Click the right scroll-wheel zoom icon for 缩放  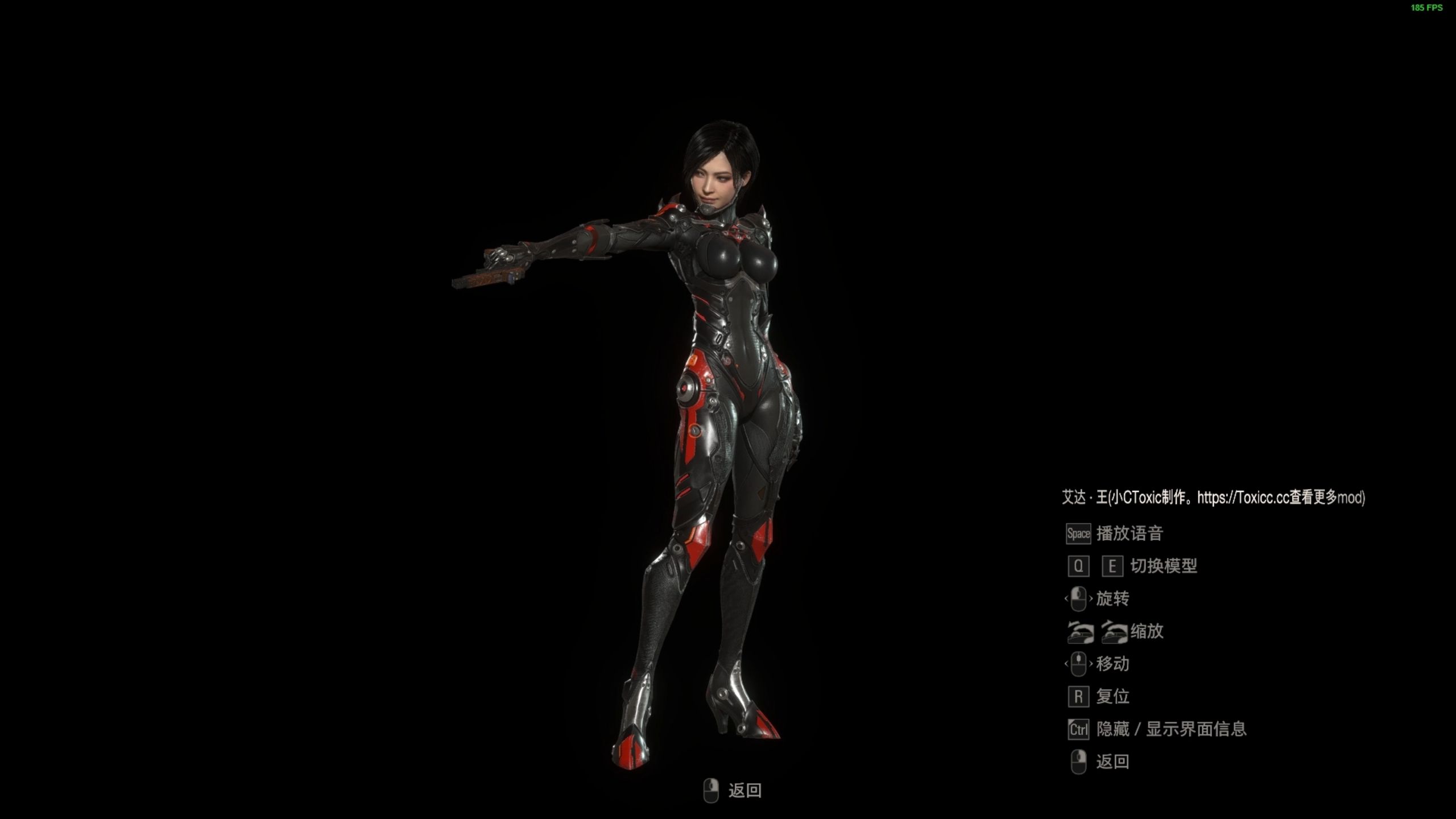tap(1116, 631)
